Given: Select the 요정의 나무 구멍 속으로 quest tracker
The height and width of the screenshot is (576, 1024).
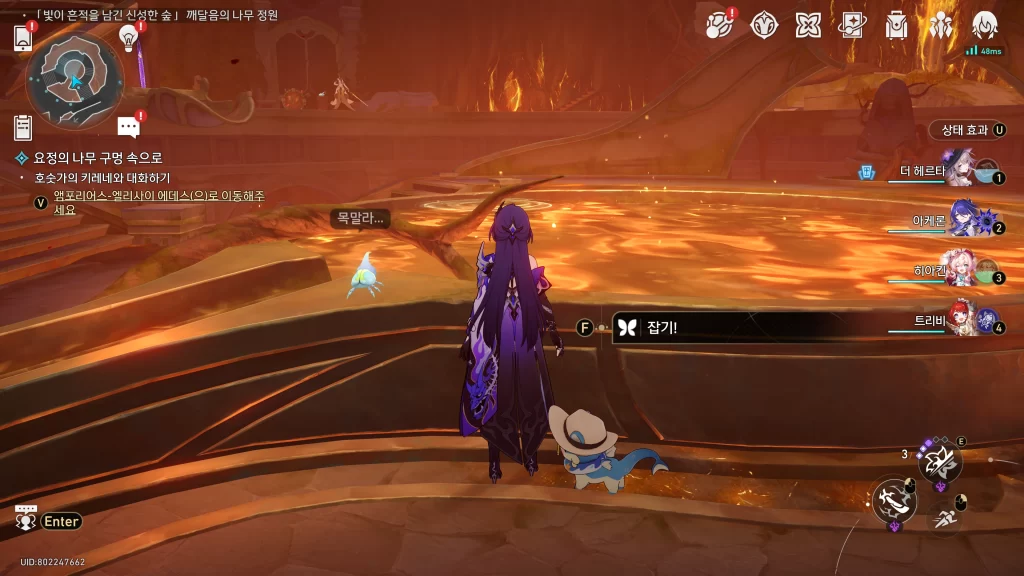Looking at the screenshot, I should [x=97, y=158].
